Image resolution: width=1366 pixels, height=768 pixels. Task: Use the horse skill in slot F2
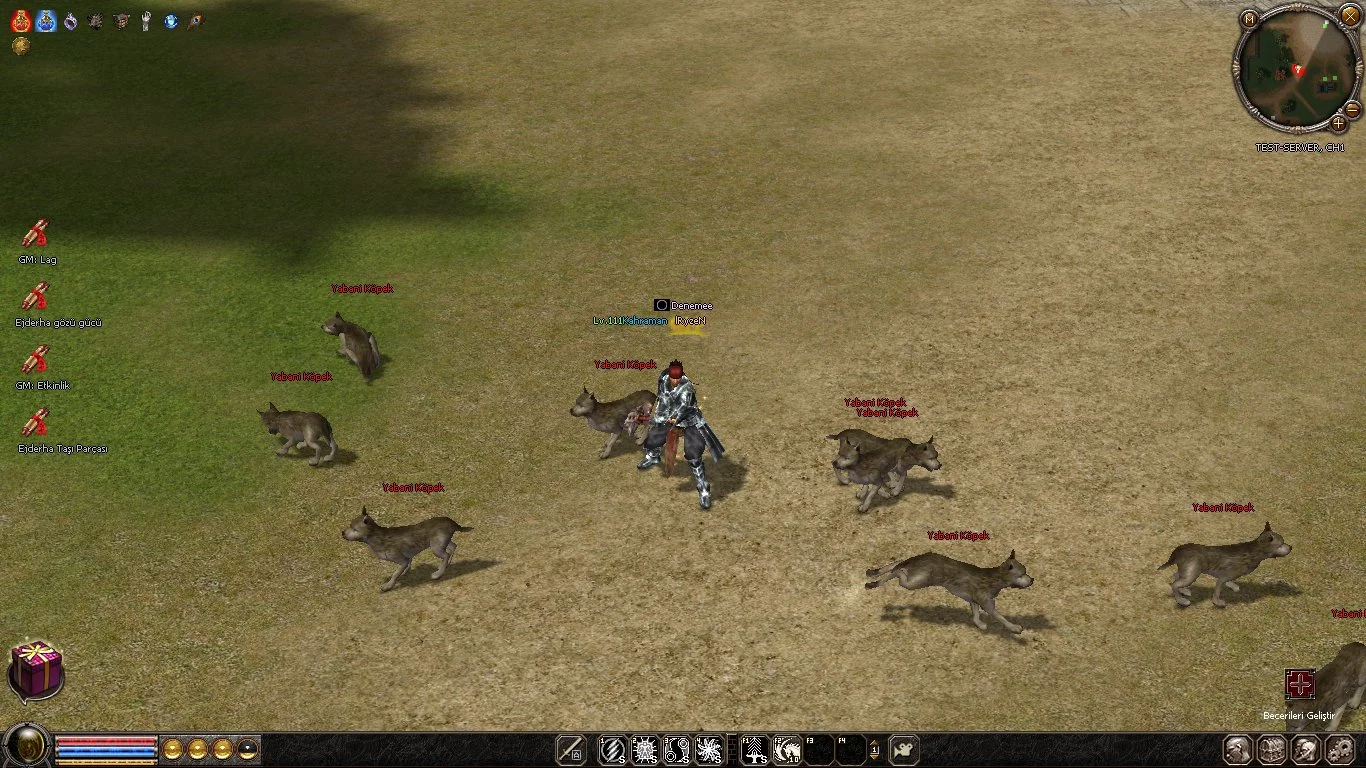click(x=787, y=749)
